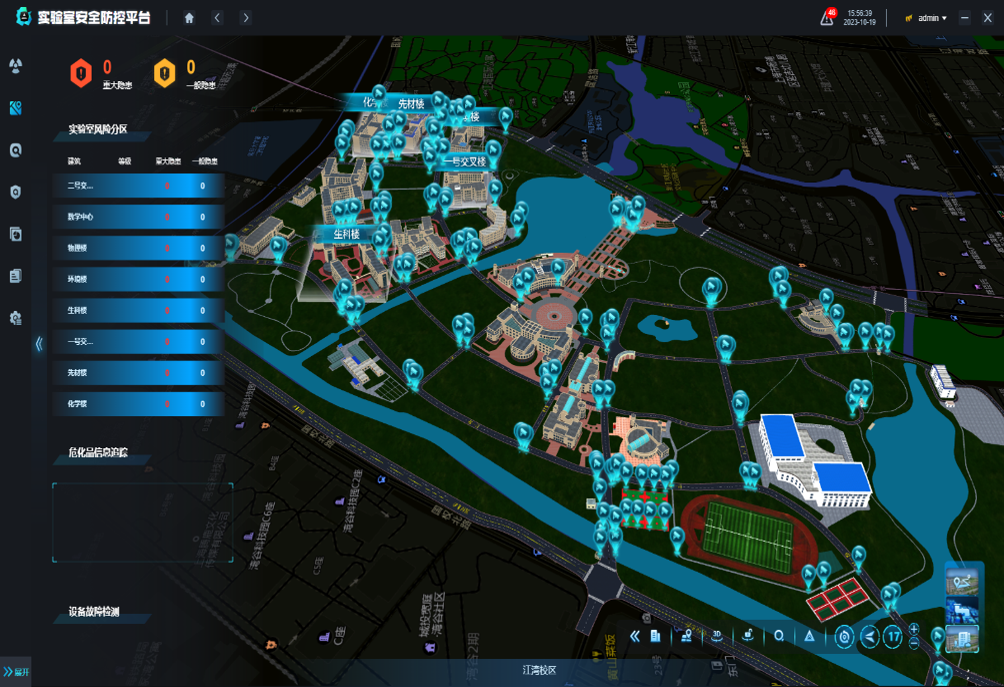Collapse the left panel with double-arrow
This screenshot has width=1004, height=687.
point(39,343)
